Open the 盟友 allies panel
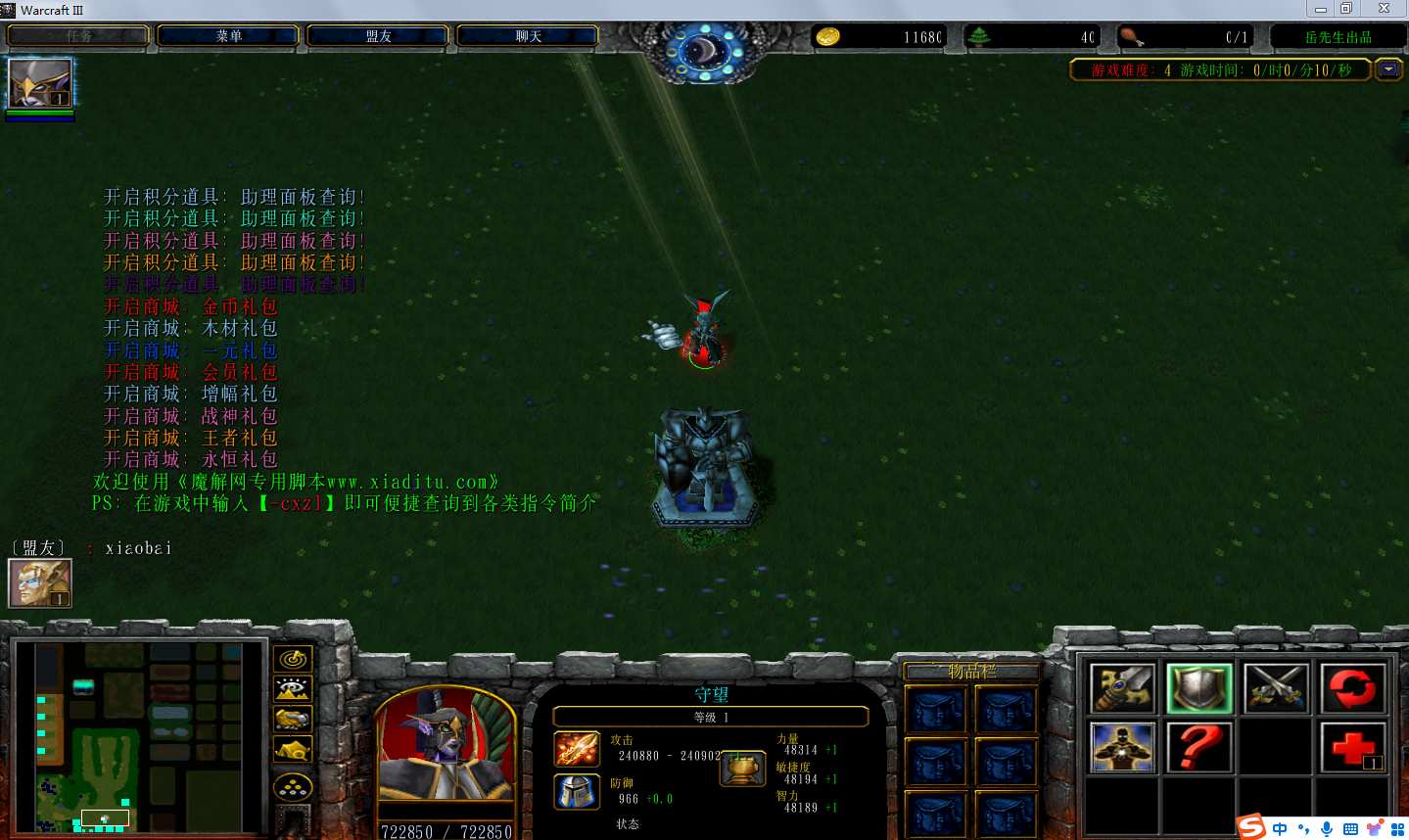1409x840 pixels. [378, 36]
